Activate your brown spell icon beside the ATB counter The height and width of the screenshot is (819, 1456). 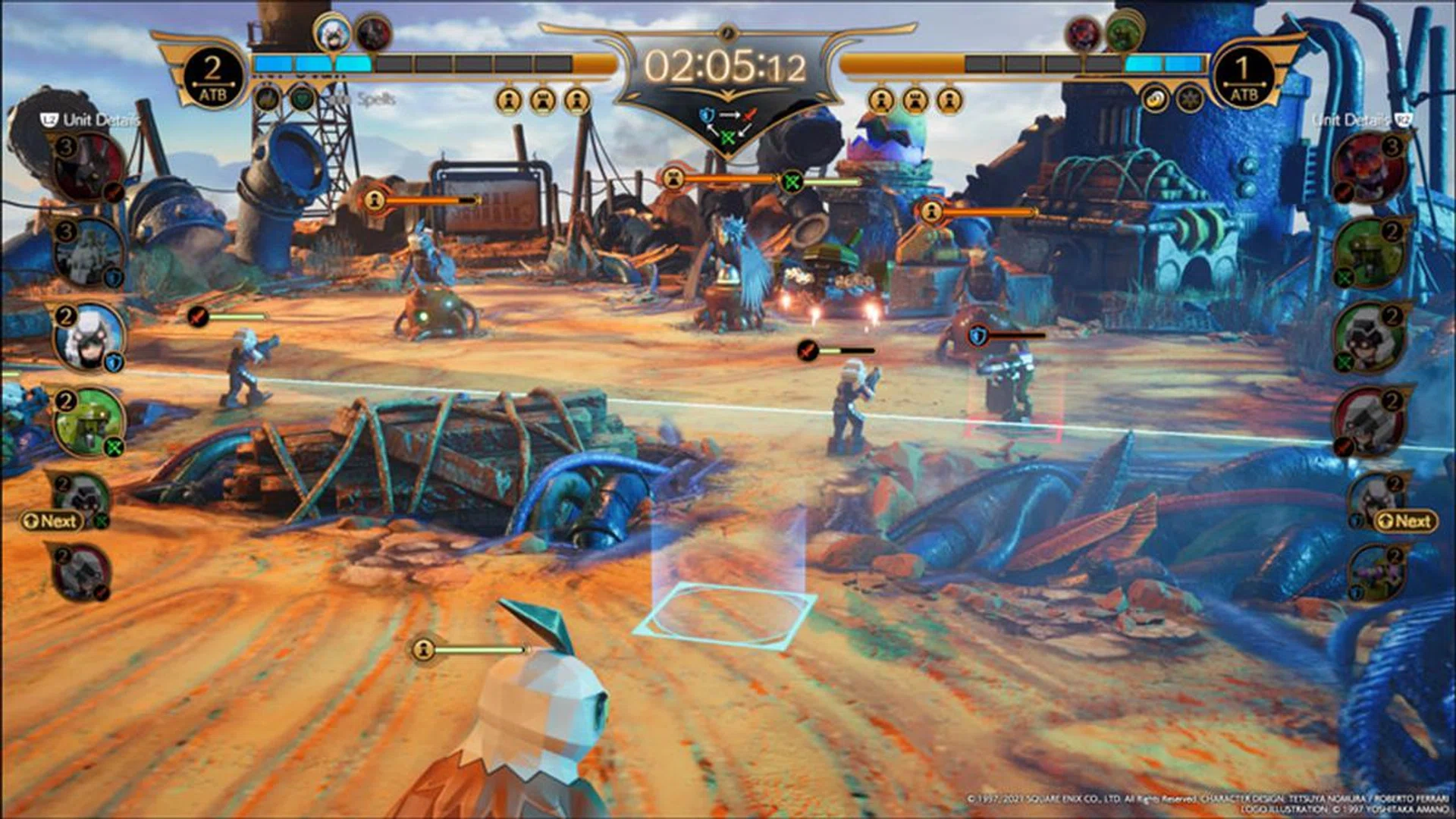[266, 99]
